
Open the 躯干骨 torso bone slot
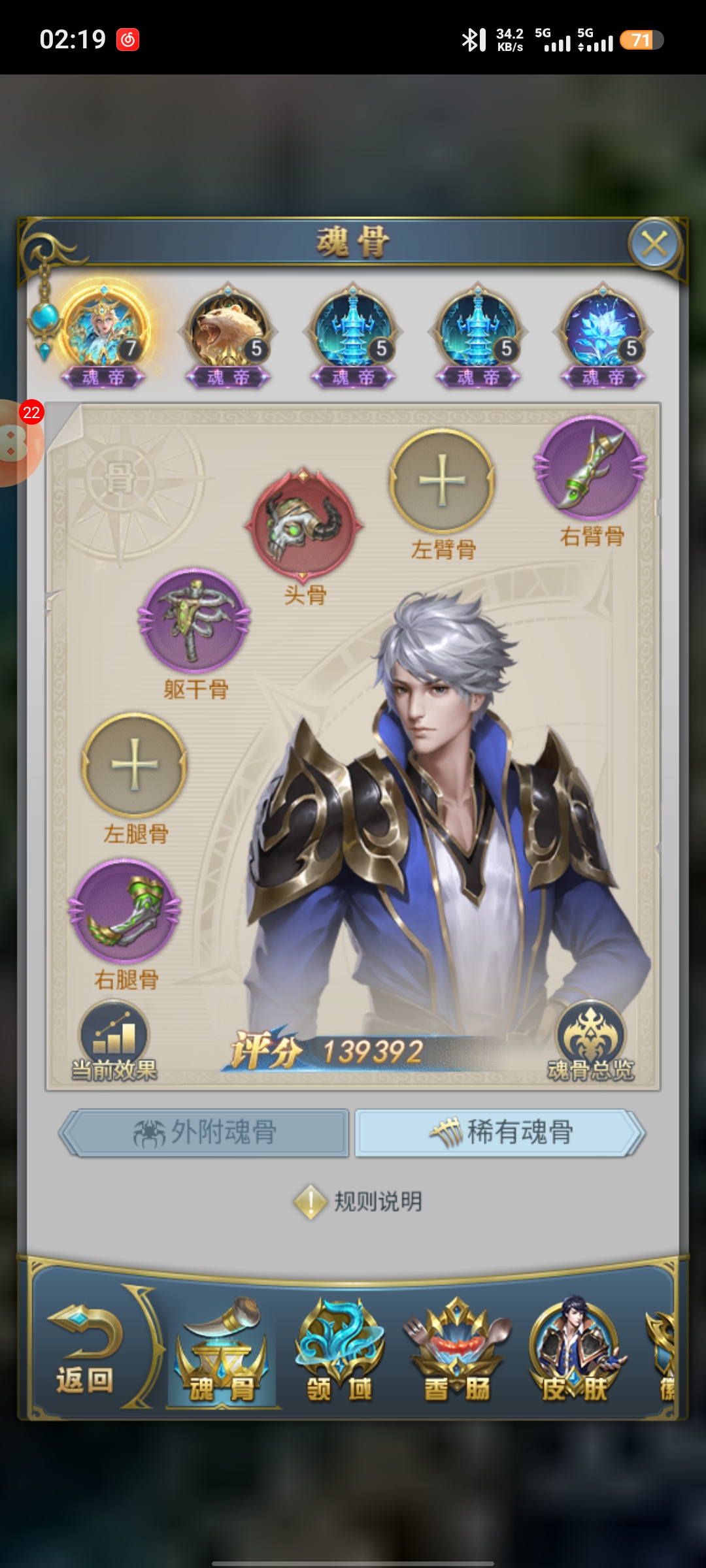tap(195, 620)
